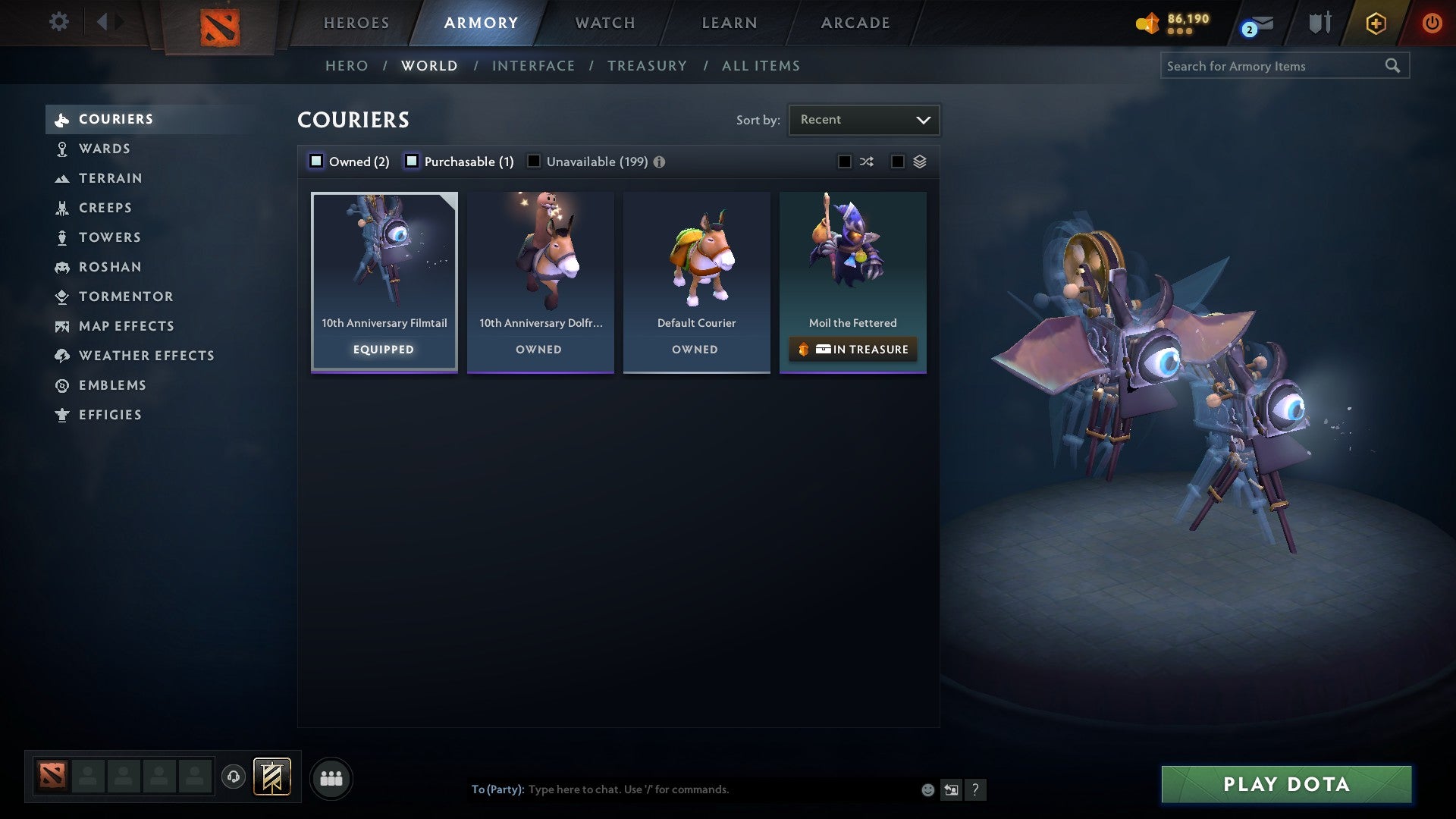The width and height of the screenshot is (1456, 819).
Task: Click the shuffle couriers icon
Action: coord(867,161)
